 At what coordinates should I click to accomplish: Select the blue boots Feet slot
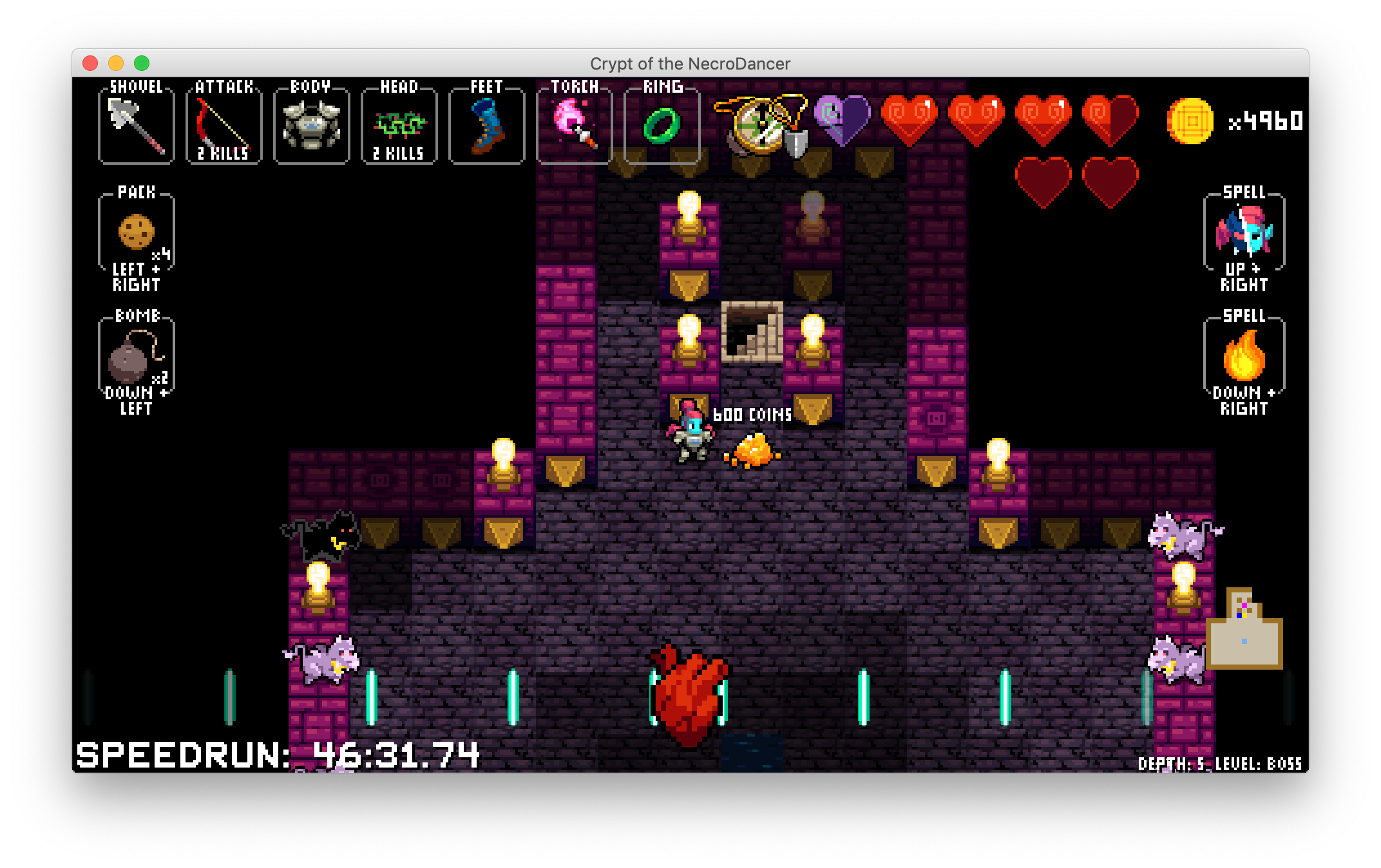coord(486,126)
